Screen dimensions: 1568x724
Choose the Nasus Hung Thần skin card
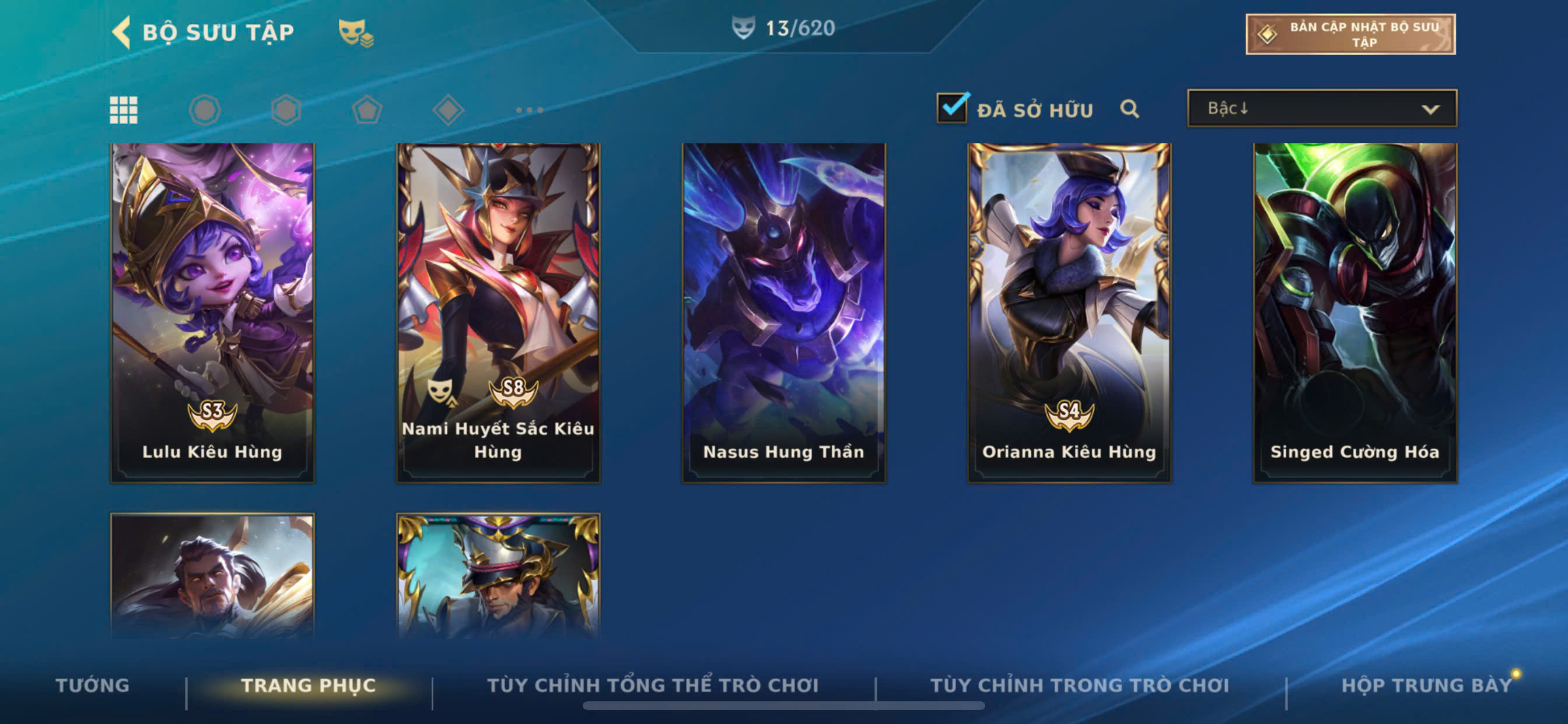(x=783, y=312)
